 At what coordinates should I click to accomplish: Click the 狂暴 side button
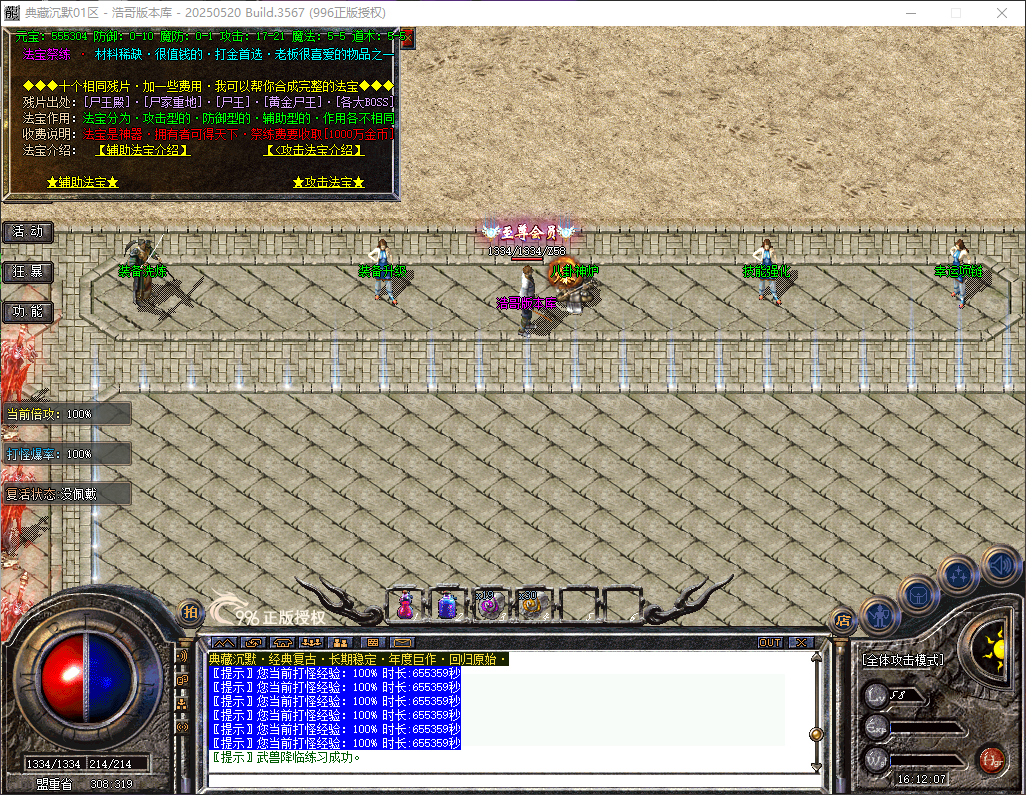[x=28, y=272]
